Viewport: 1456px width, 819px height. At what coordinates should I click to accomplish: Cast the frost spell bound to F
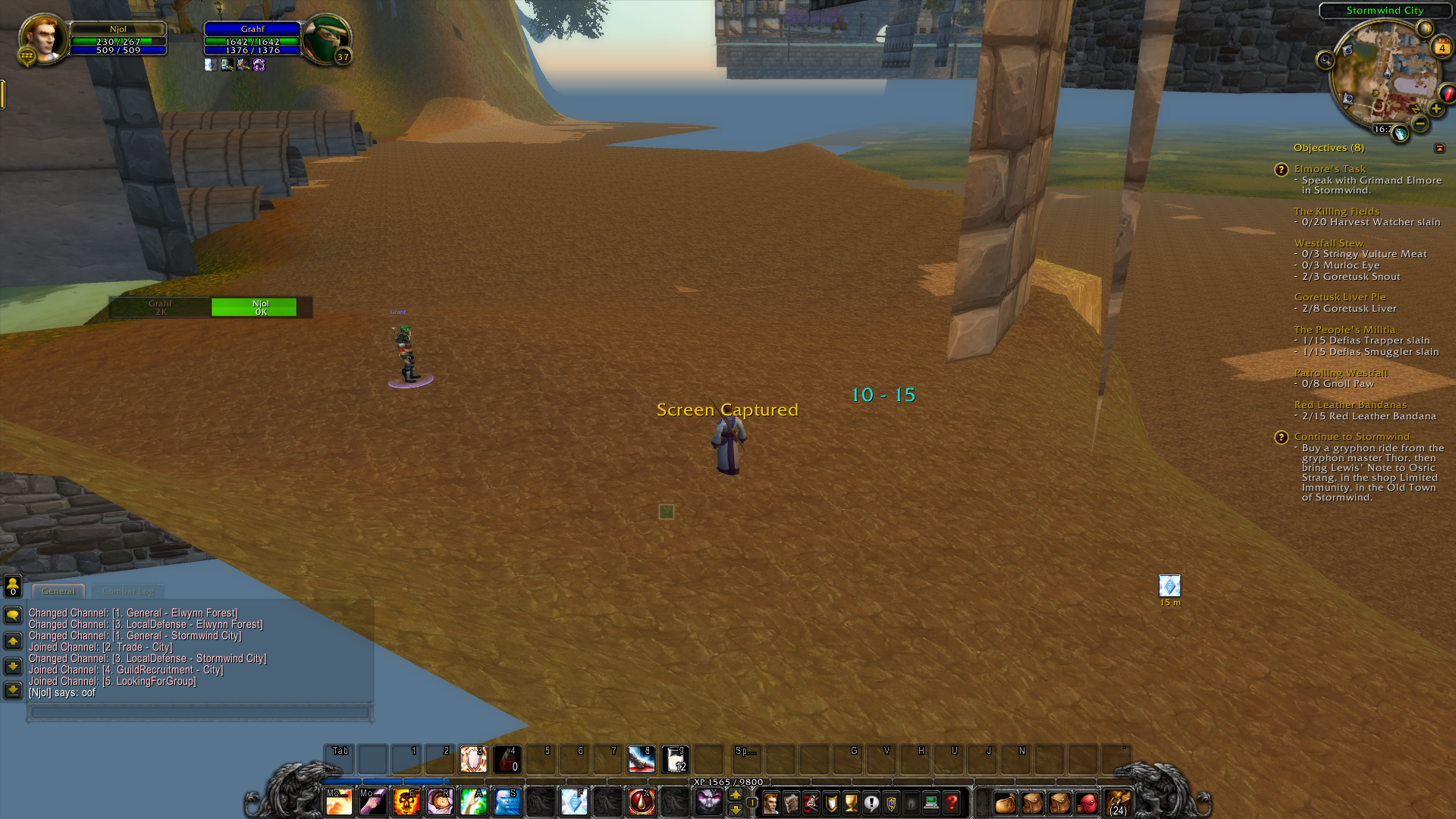[x=574, y=802]
